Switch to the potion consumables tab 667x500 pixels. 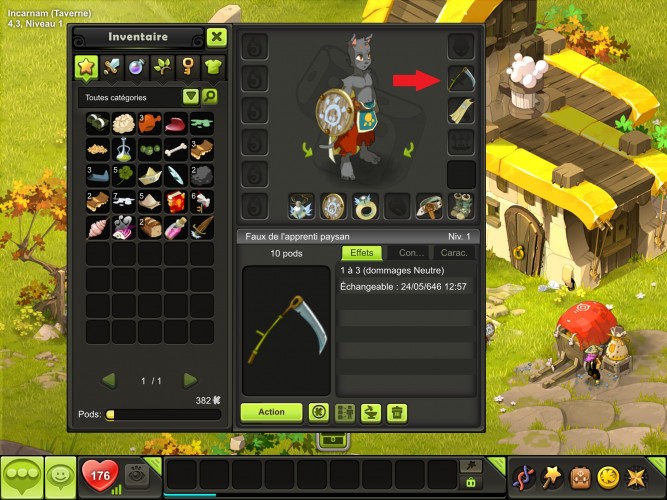pos(137,68)
